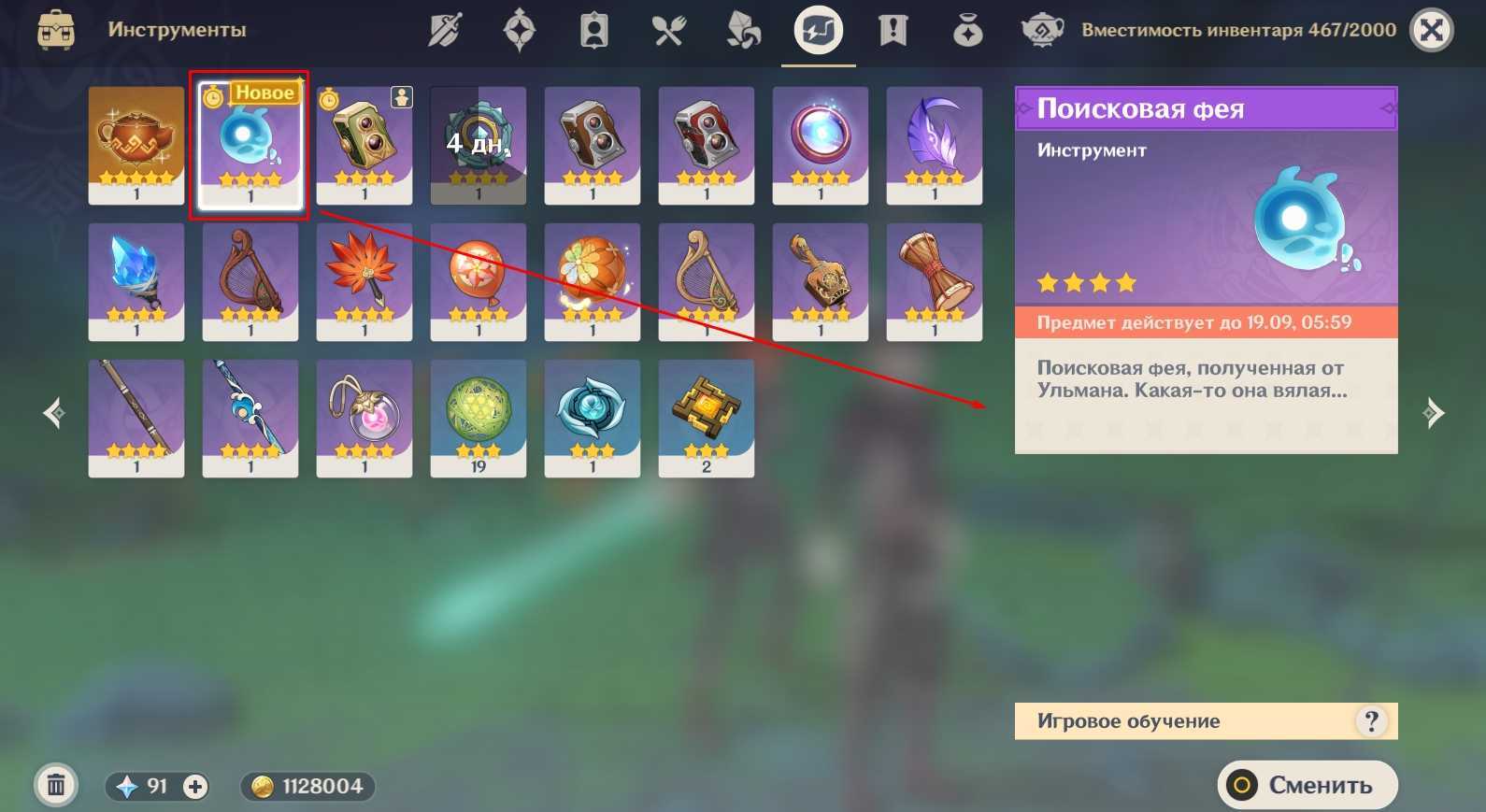Add primogems with the plus button

coord(194,787)
